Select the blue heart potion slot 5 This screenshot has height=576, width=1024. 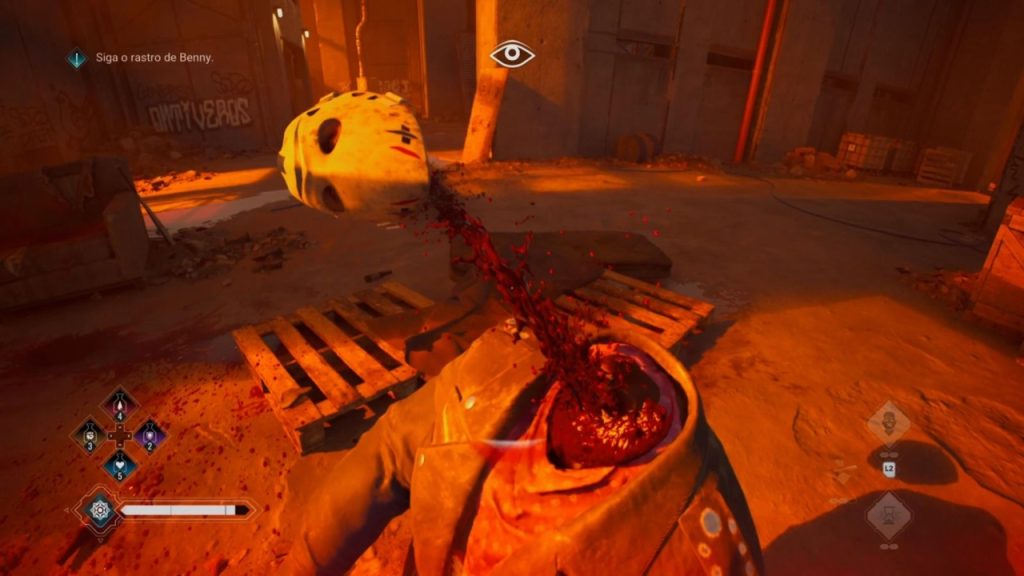pos(120,465)
